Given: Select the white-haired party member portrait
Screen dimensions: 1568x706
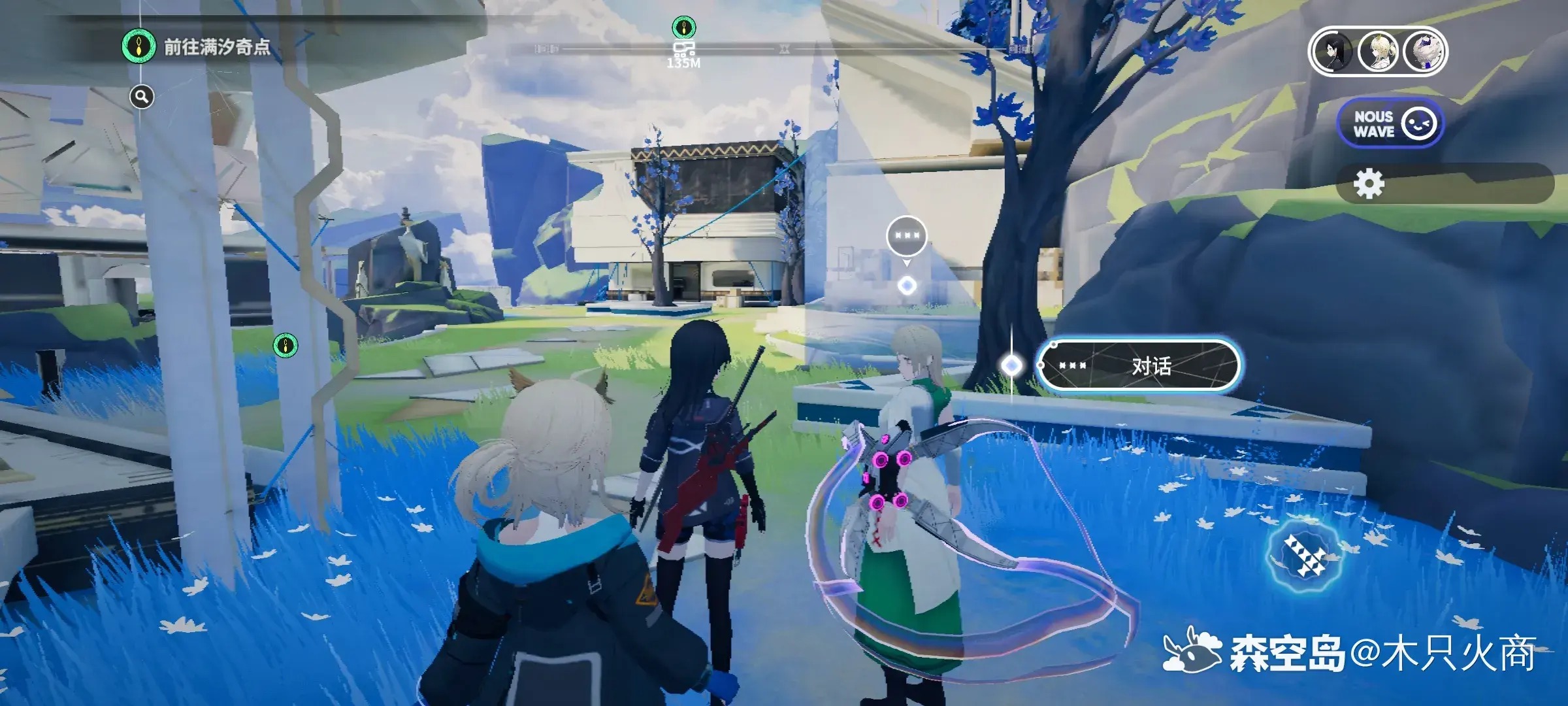Looking at the screenshot, I should (x=1424, y=52).
